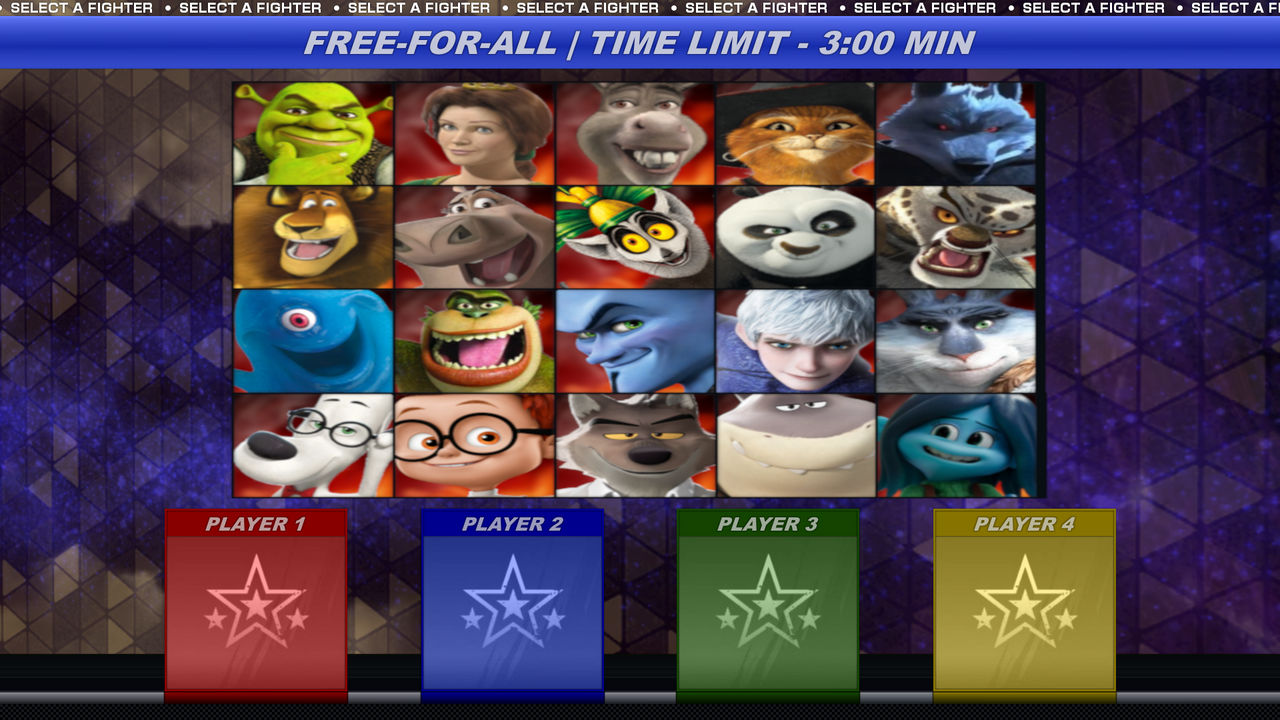Choose Gloria the hippo
The image size is (1280, 720).
[x=473, y=237]
